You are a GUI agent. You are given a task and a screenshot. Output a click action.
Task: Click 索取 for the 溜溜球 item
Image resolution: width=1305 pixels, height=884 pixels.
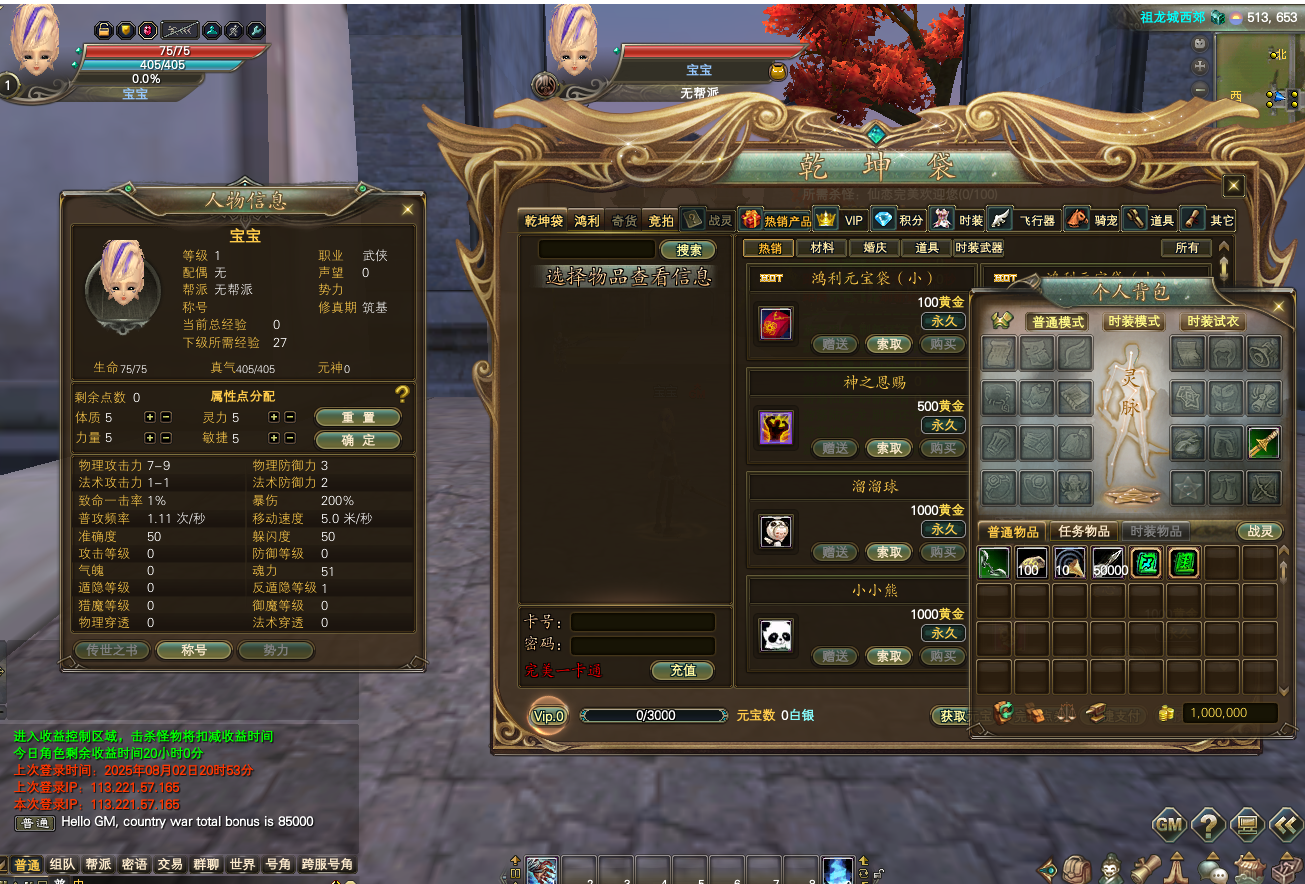(889, 552)
